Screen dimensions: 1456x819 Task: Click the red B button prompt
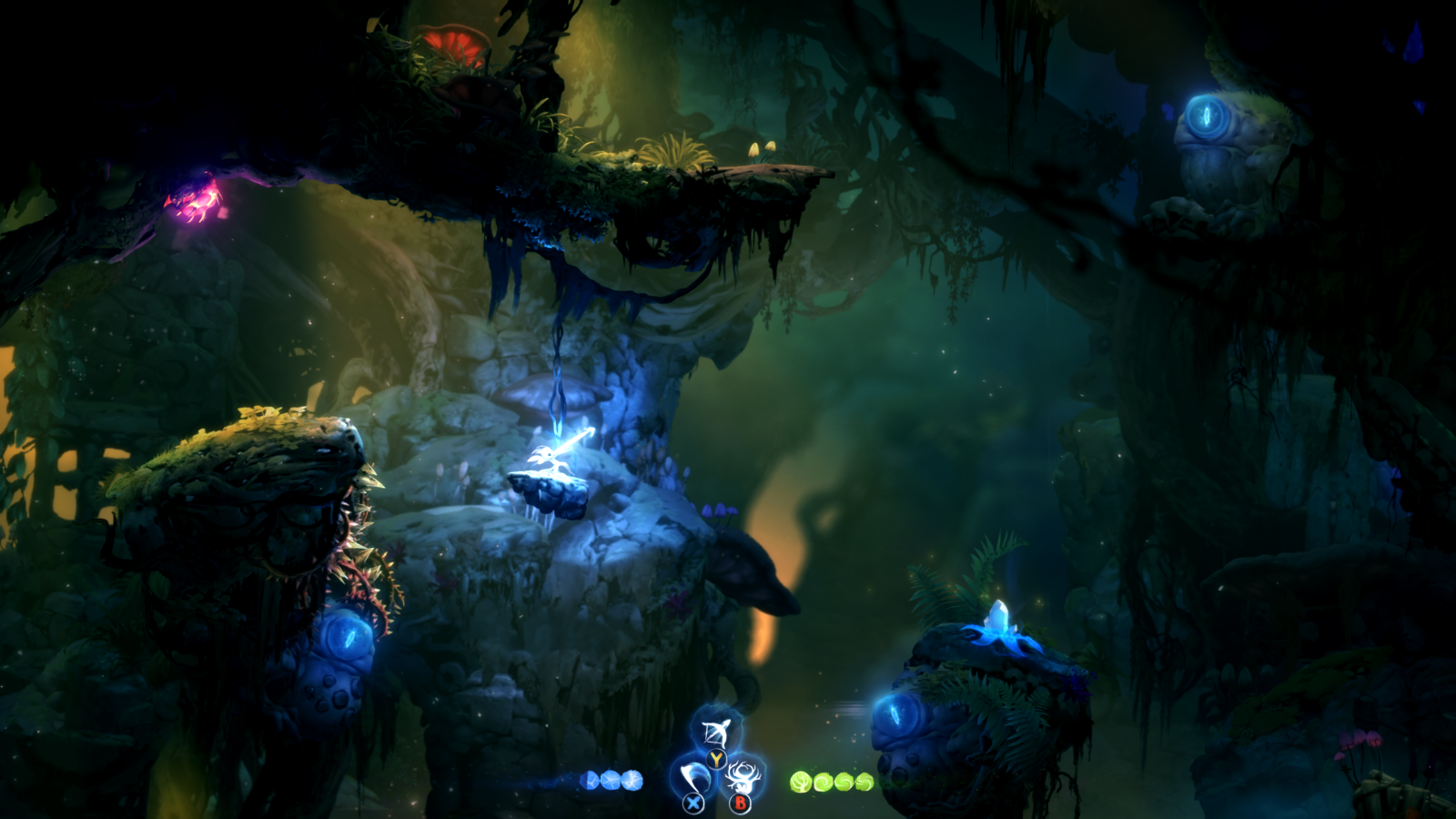pos(741,803)
